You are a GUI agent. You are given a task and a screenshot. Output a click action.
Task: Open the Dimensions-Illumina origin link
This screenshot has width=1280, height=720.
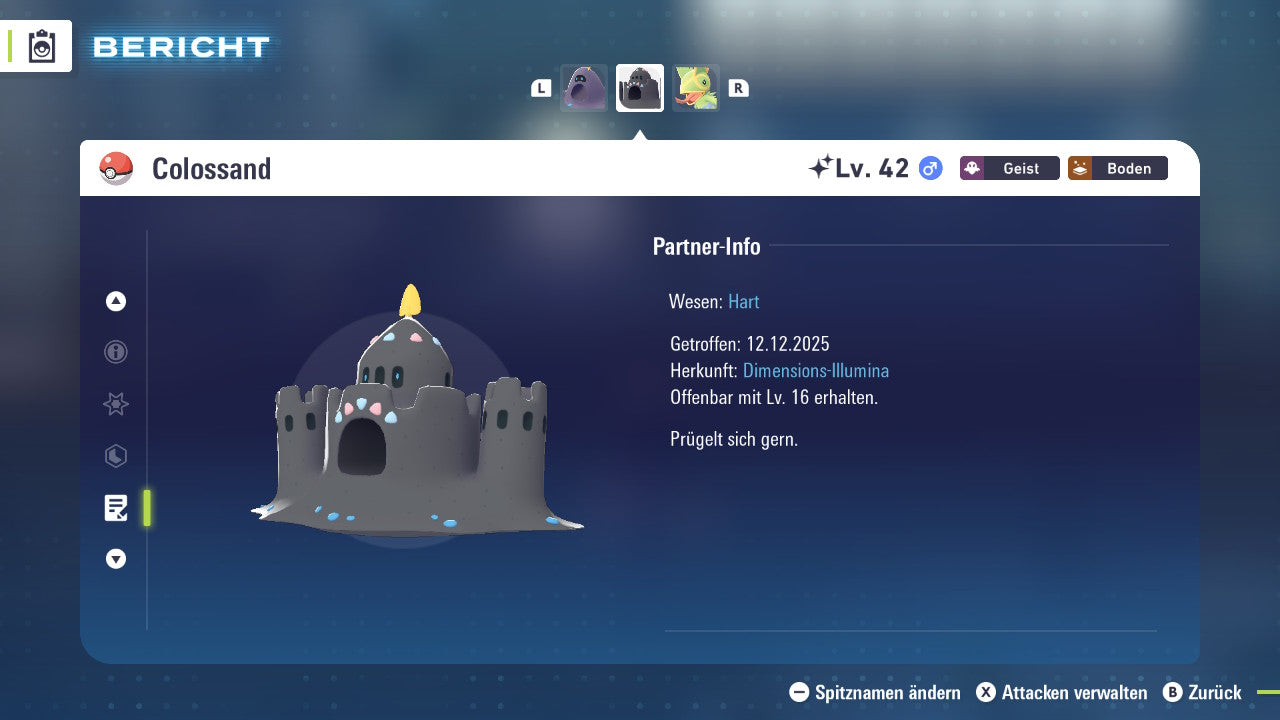815,370
